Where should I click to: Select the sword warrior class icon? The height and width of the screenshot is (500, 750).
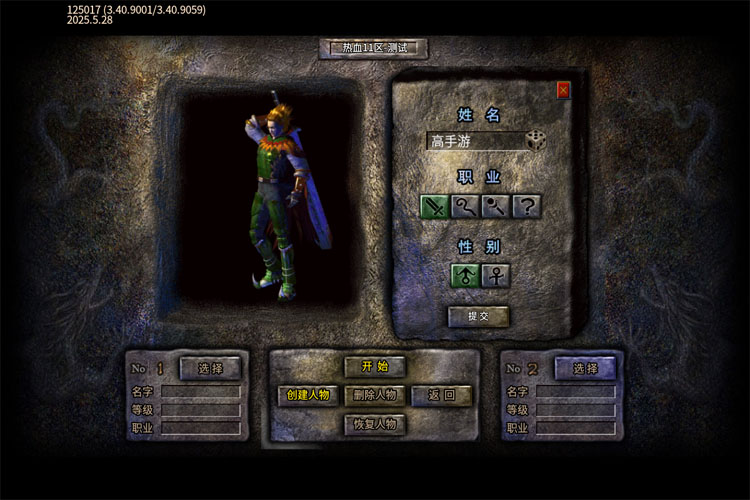[x=434, y=207]
